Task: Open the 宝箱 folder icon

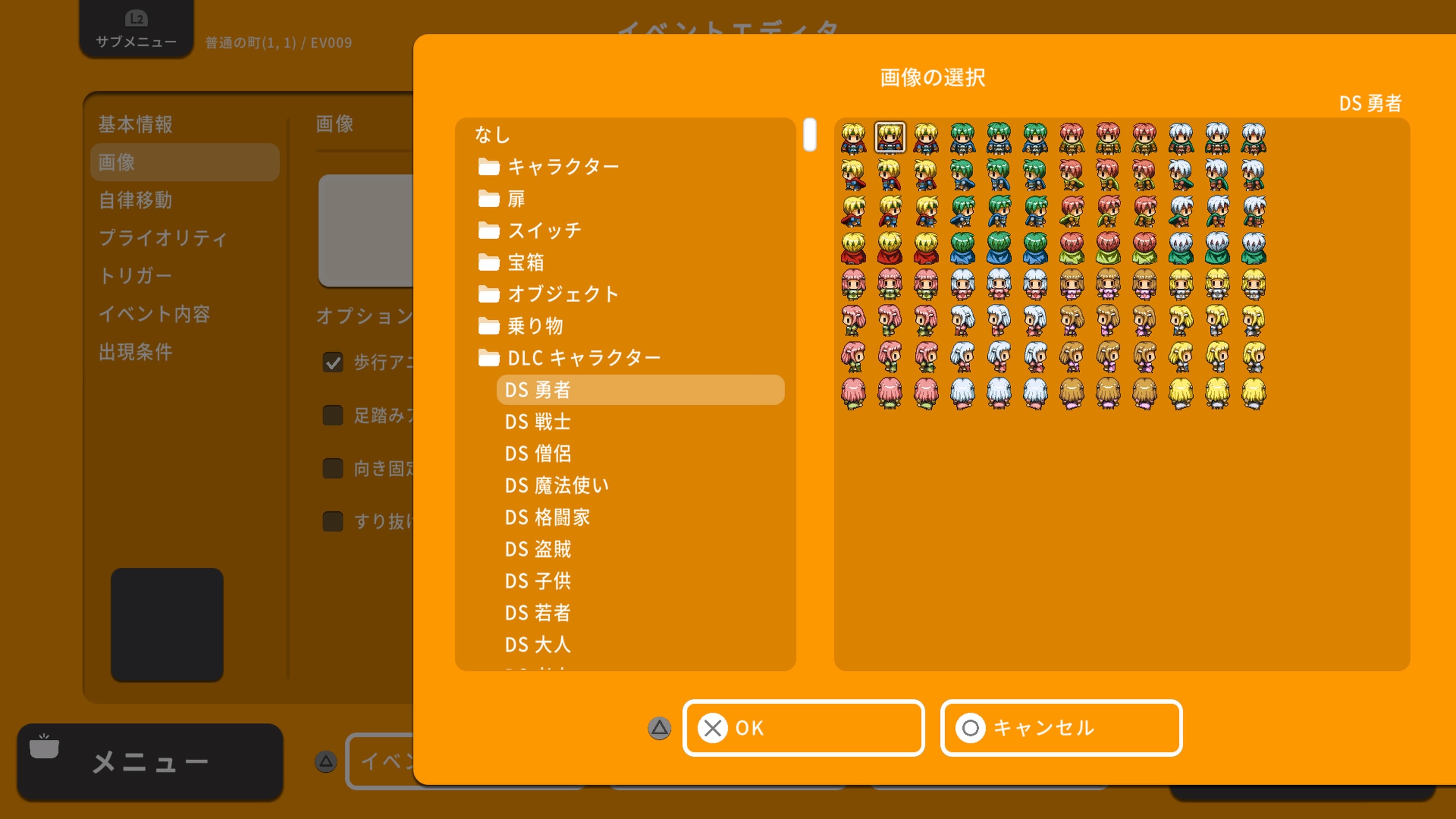Action: tap(488, 262)
